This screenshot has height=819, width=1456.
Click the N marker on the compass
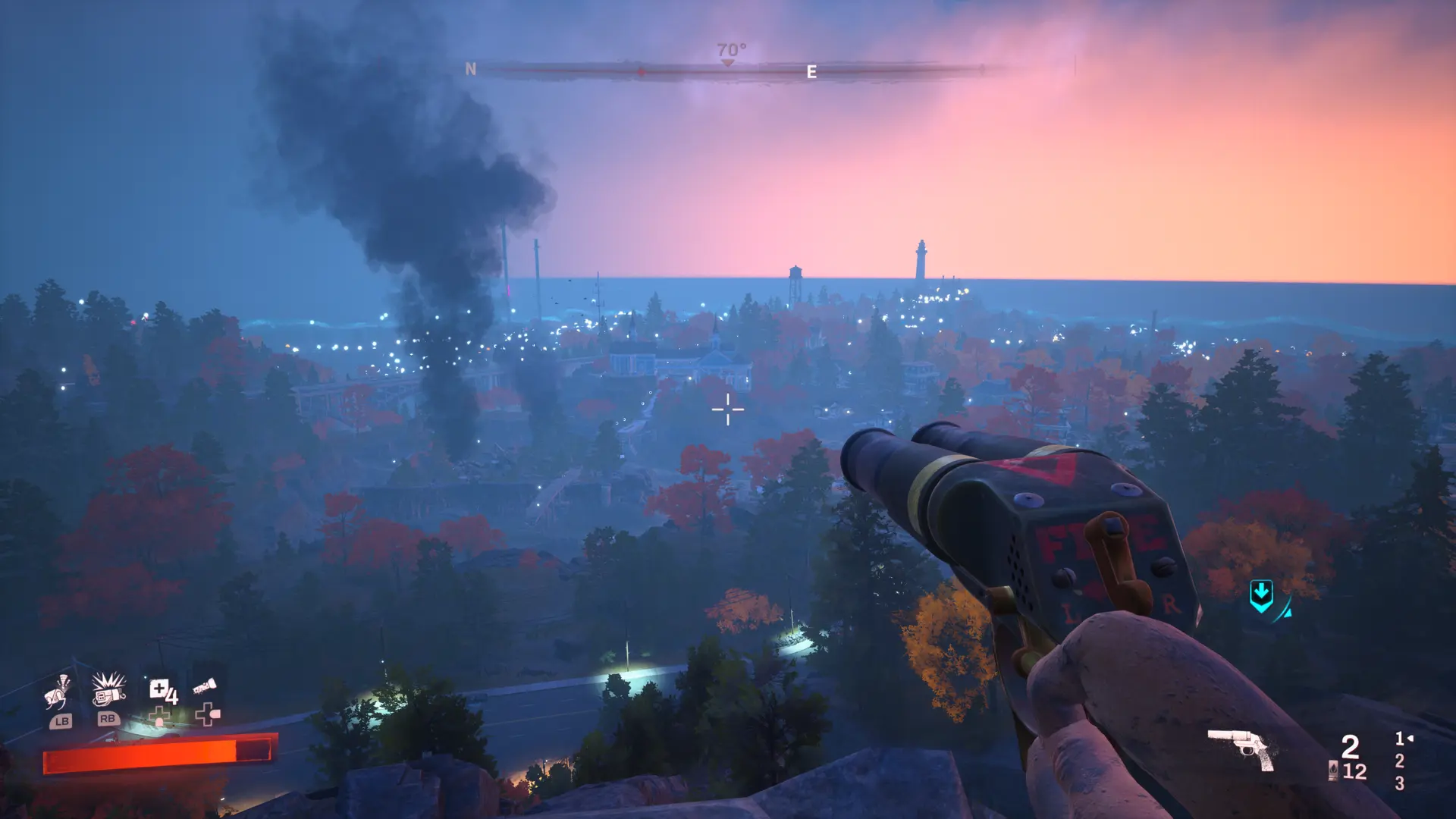(x=470, y=69)
